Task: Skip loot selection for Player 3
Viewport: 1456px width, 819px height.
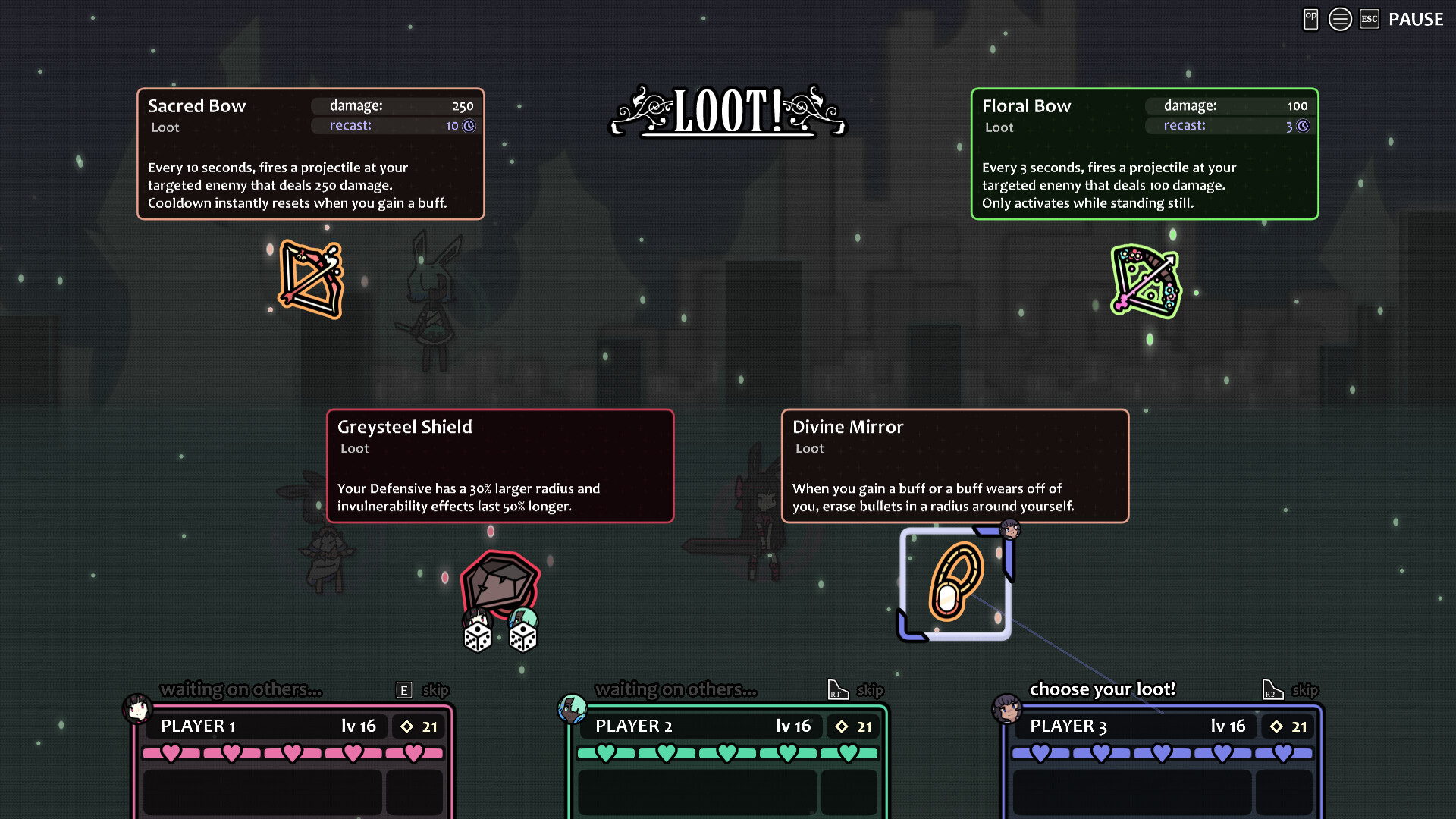Action: [x=1306, y=690]
